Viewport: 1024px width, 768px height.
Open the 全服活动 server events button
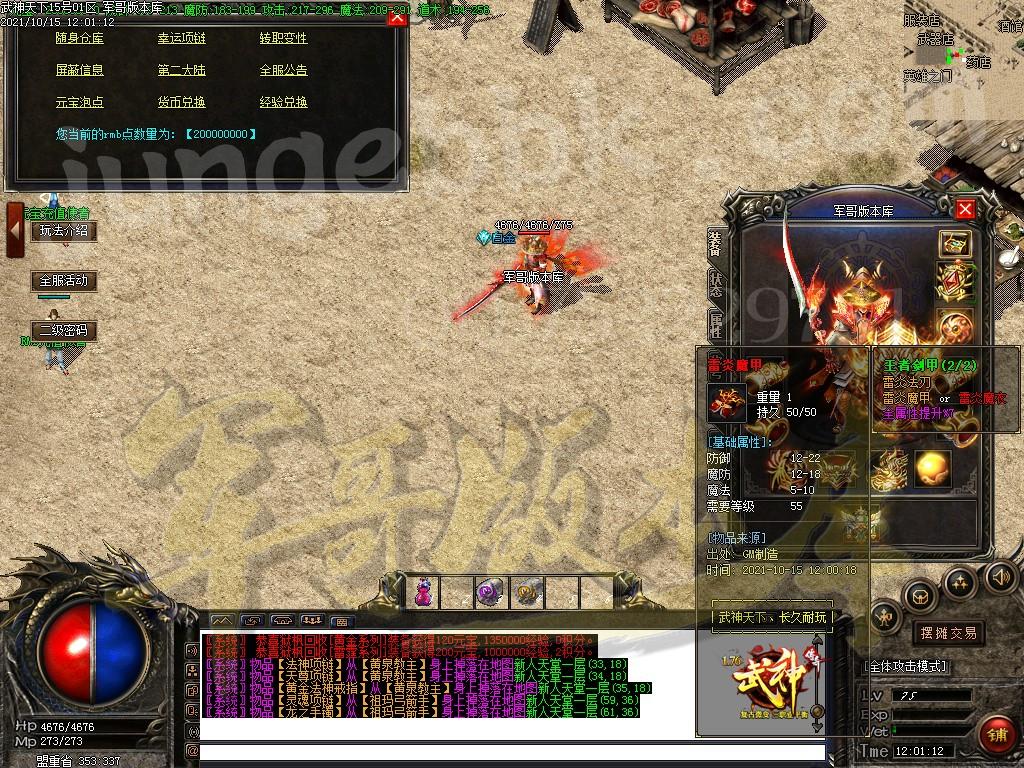click(x=64, y=281)
